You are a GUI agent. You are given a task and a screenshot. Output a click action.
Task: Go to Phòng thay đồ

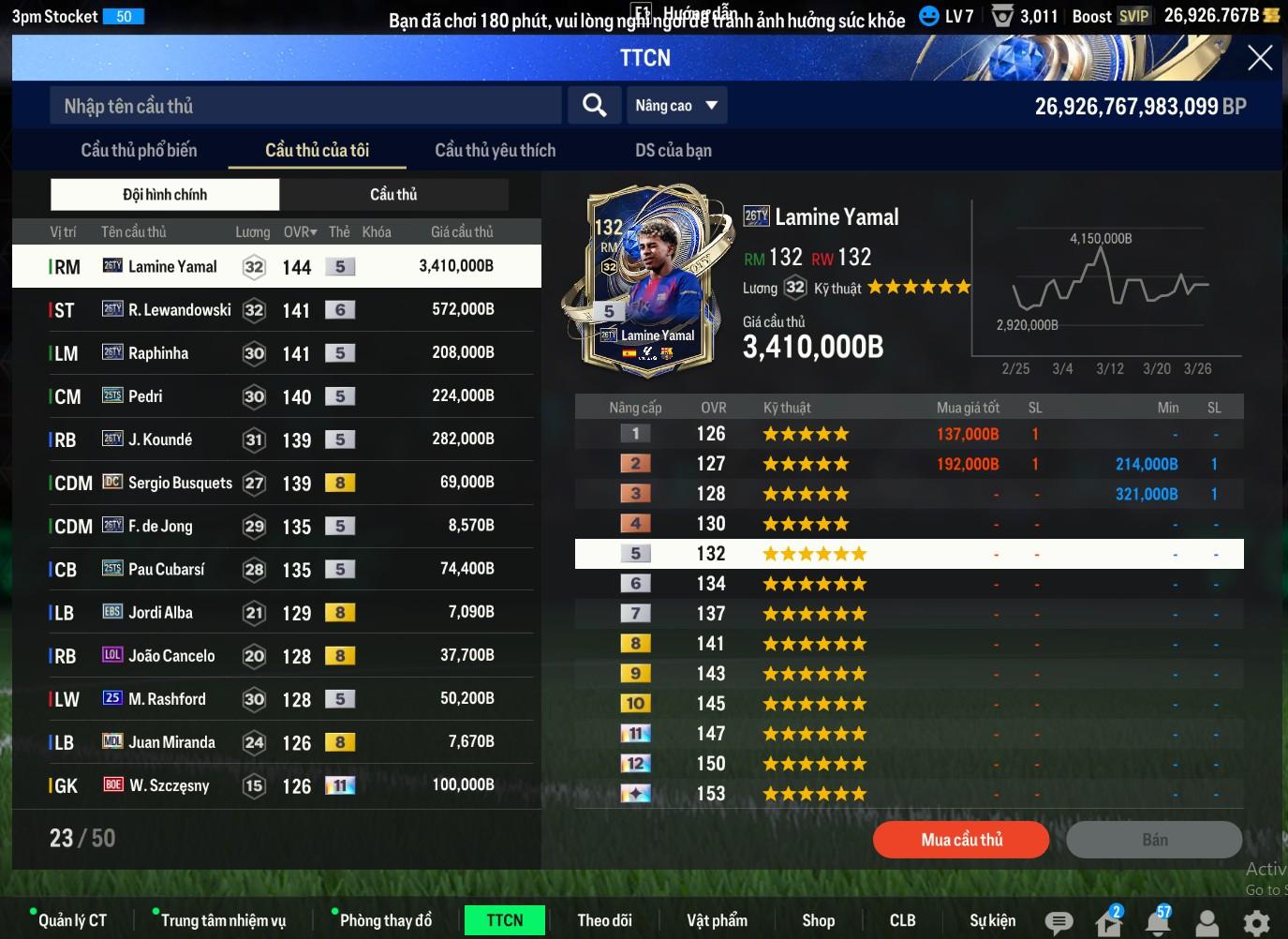[x=385, y=920]
